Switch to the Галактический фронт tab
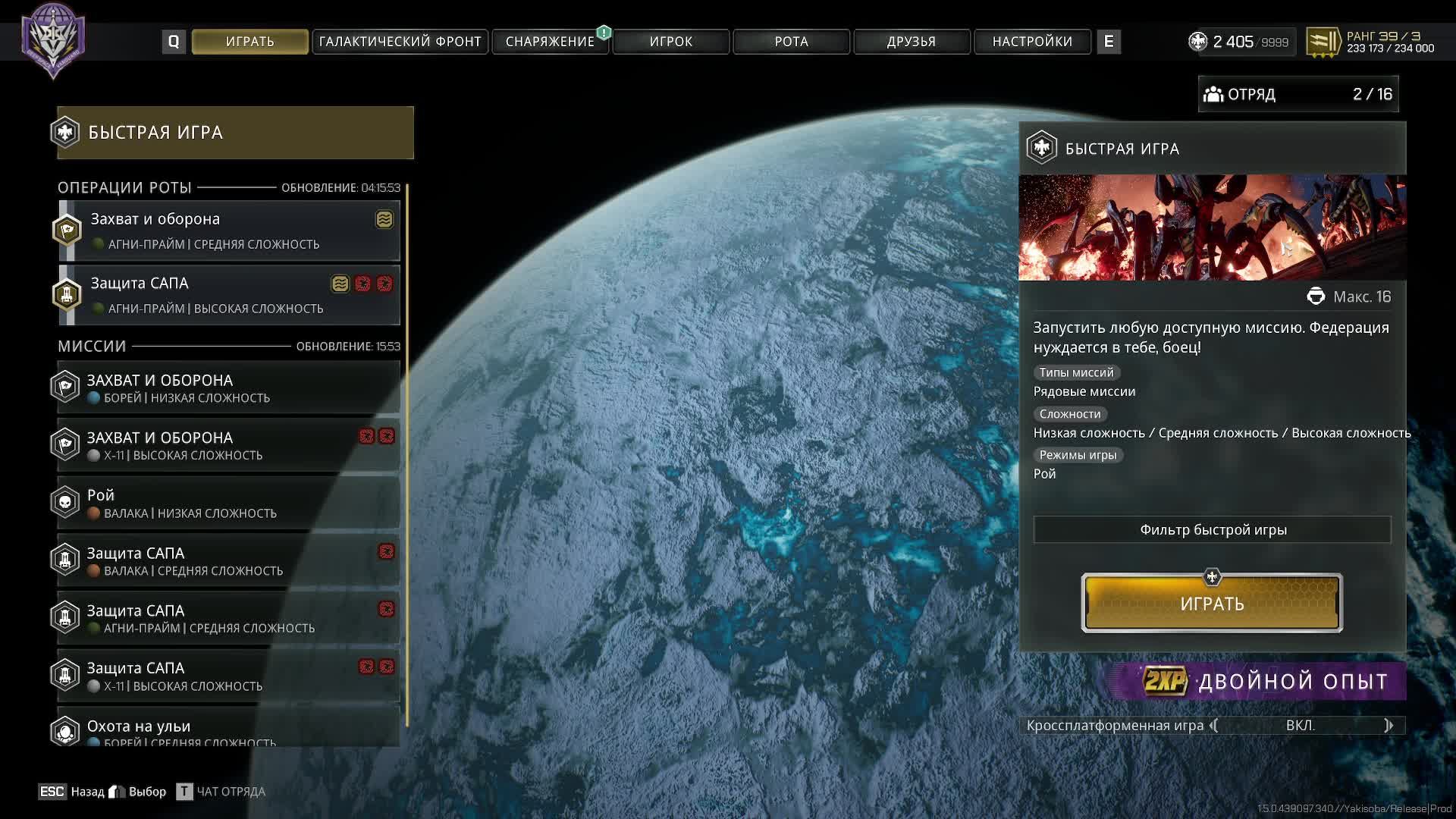Viewport: 1456px width, 819px height. pos(400,42)
